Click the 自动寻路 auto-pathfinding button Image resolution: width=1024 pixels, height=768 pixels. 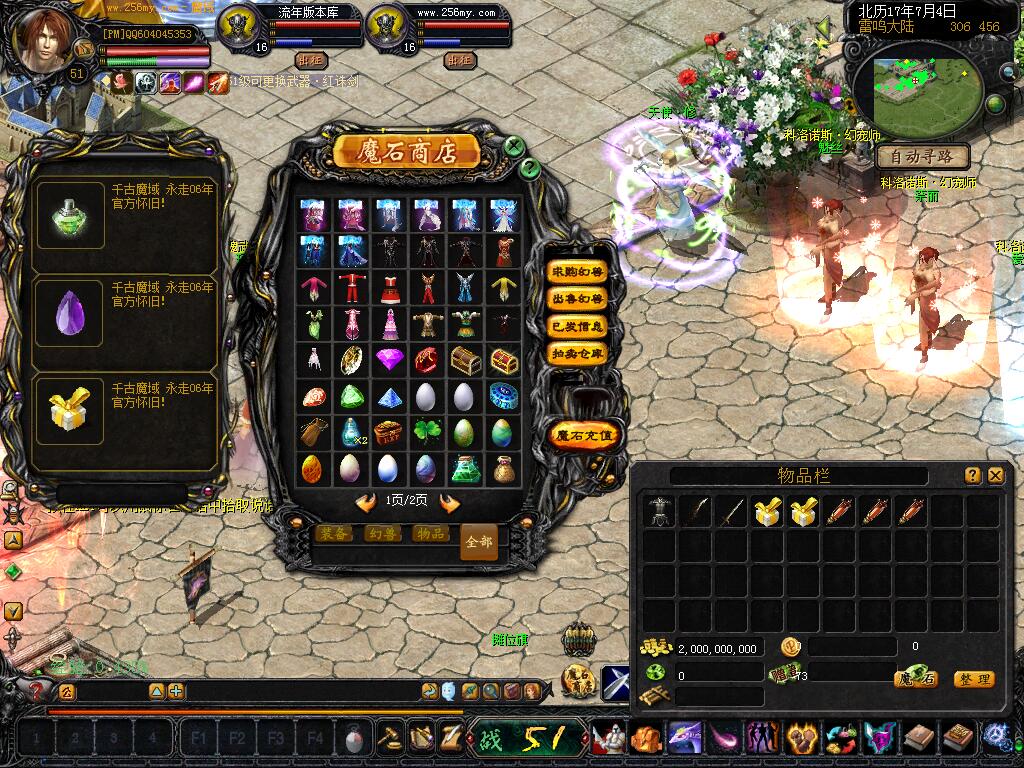pyautogui.click(x=922, y=157)
